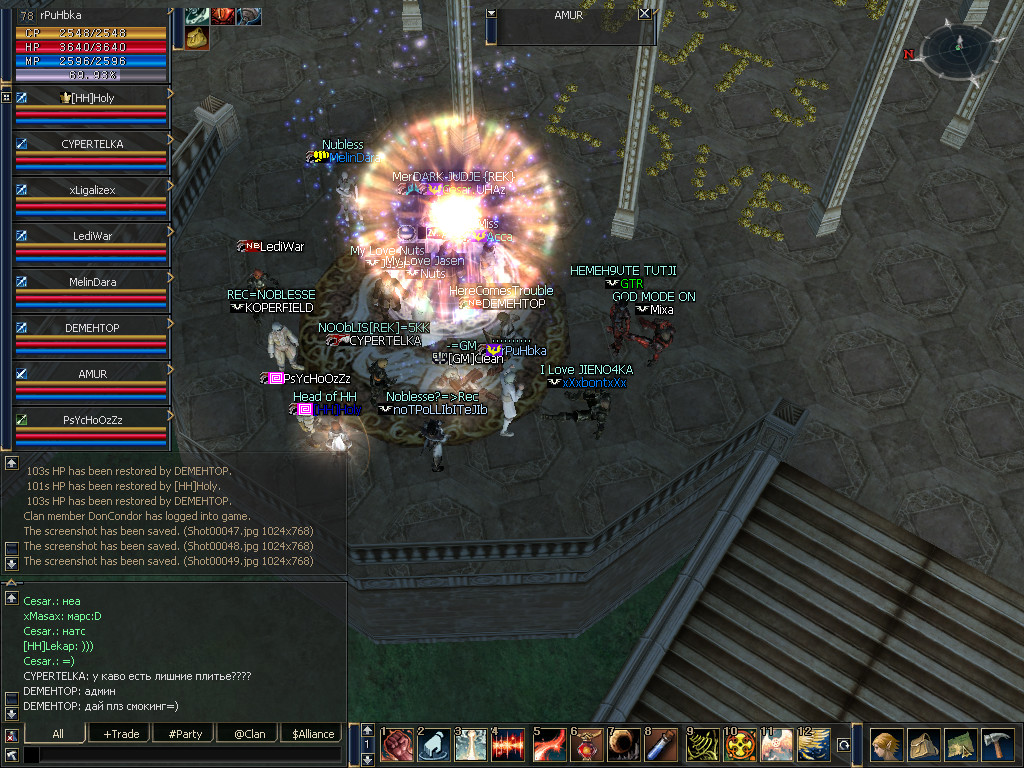This screenshot has height=768, width=1024.
Task: Choose party member PsYcHoOzZz in party list
Action: coord(92,420)
